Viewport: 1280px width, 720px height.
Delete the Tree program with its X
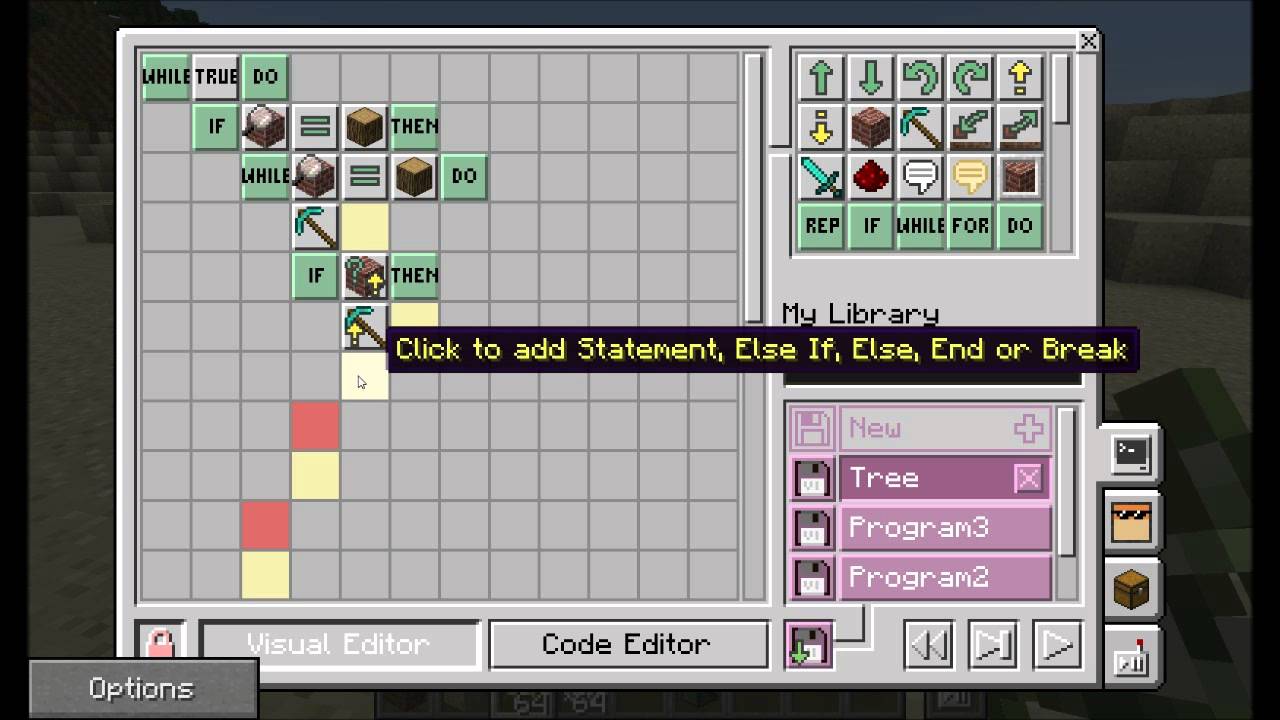coord(1028,478)
